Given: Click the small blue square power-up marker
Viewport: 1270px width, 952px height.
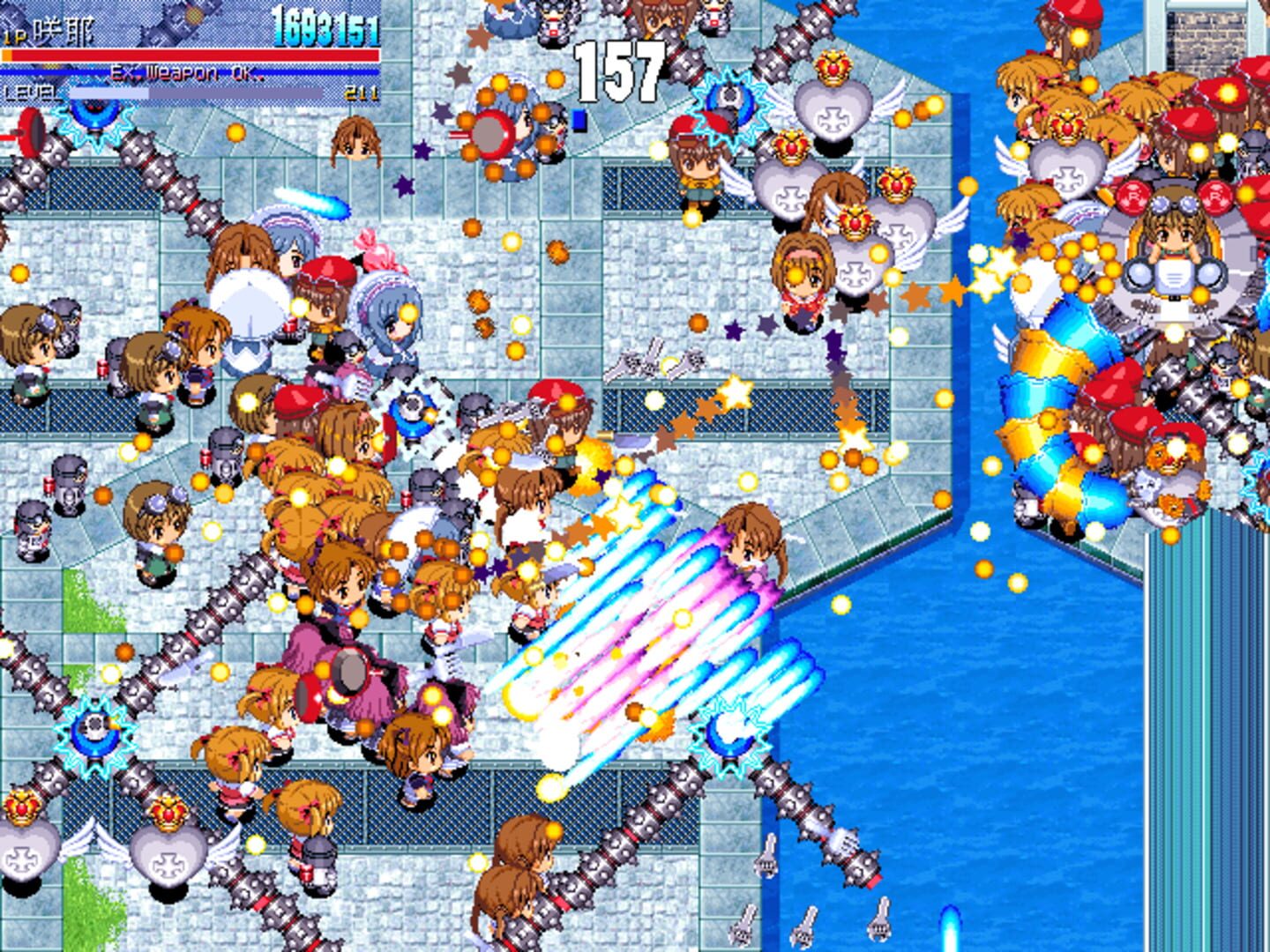Looking at the screenshot, I should [x=579, y=117].
